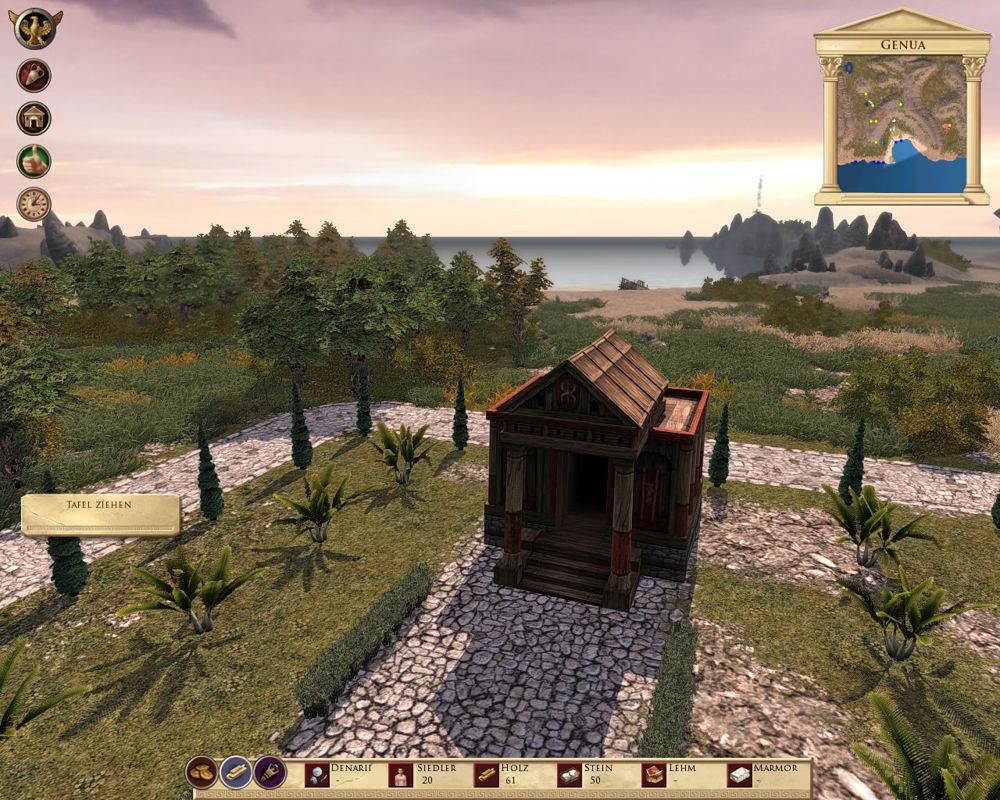The image size is (1000, 800).
Task: Open the temple building menu icon
Action: click(x=34, y=118)
